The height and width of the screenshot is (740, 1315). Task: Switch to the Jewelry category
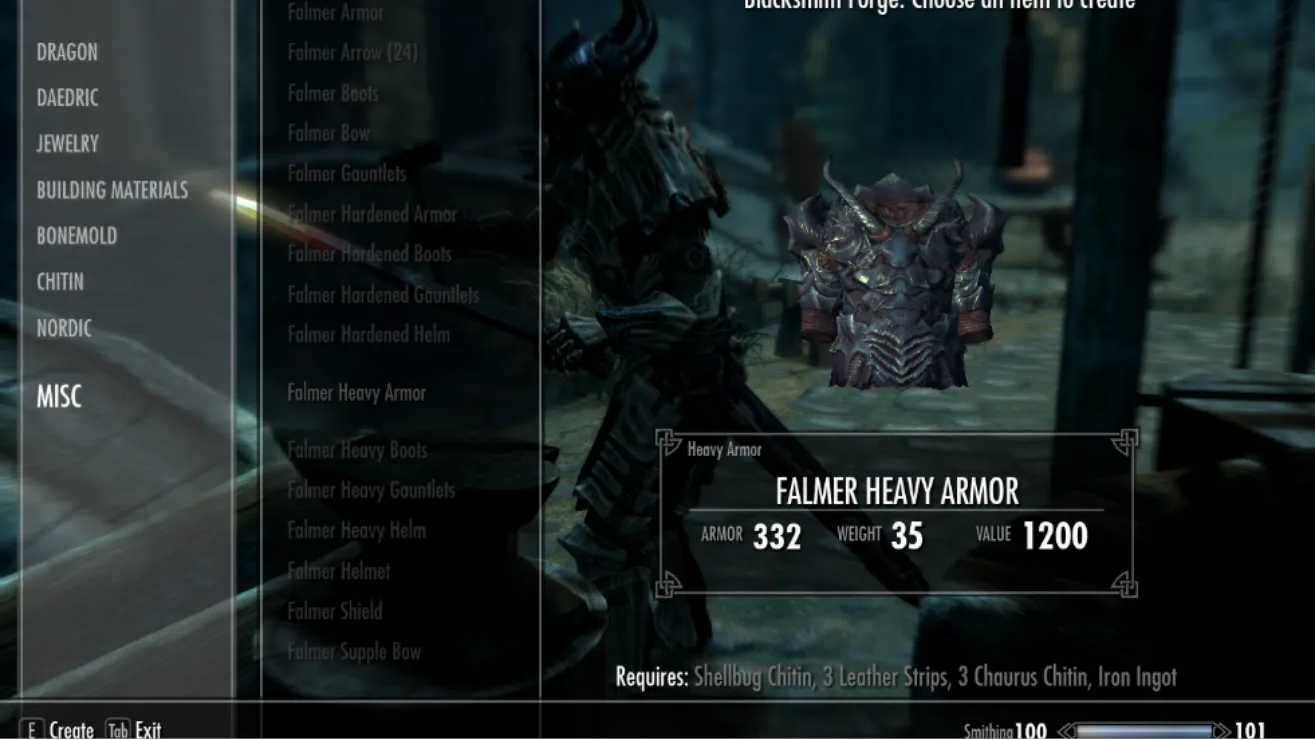coord(67,144)
